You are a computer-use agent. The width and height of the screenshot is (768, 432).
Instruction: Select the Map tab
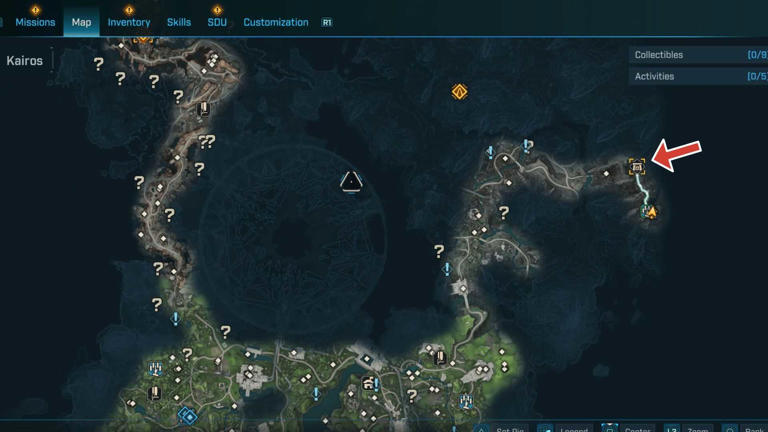tap(81, 22)
